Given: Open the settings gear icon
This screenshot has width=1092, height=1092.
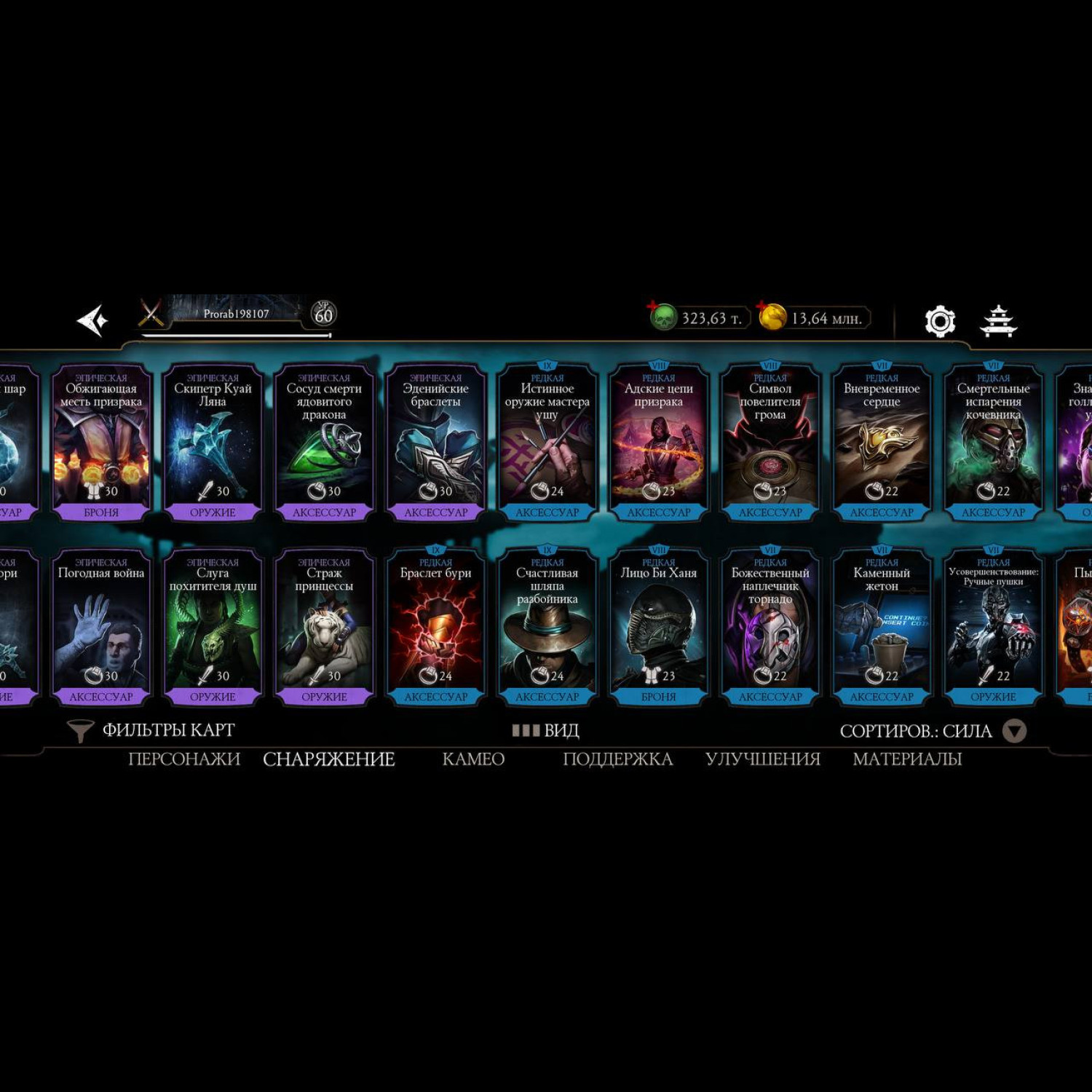Looking at the screenshot, I should (939, 321).
